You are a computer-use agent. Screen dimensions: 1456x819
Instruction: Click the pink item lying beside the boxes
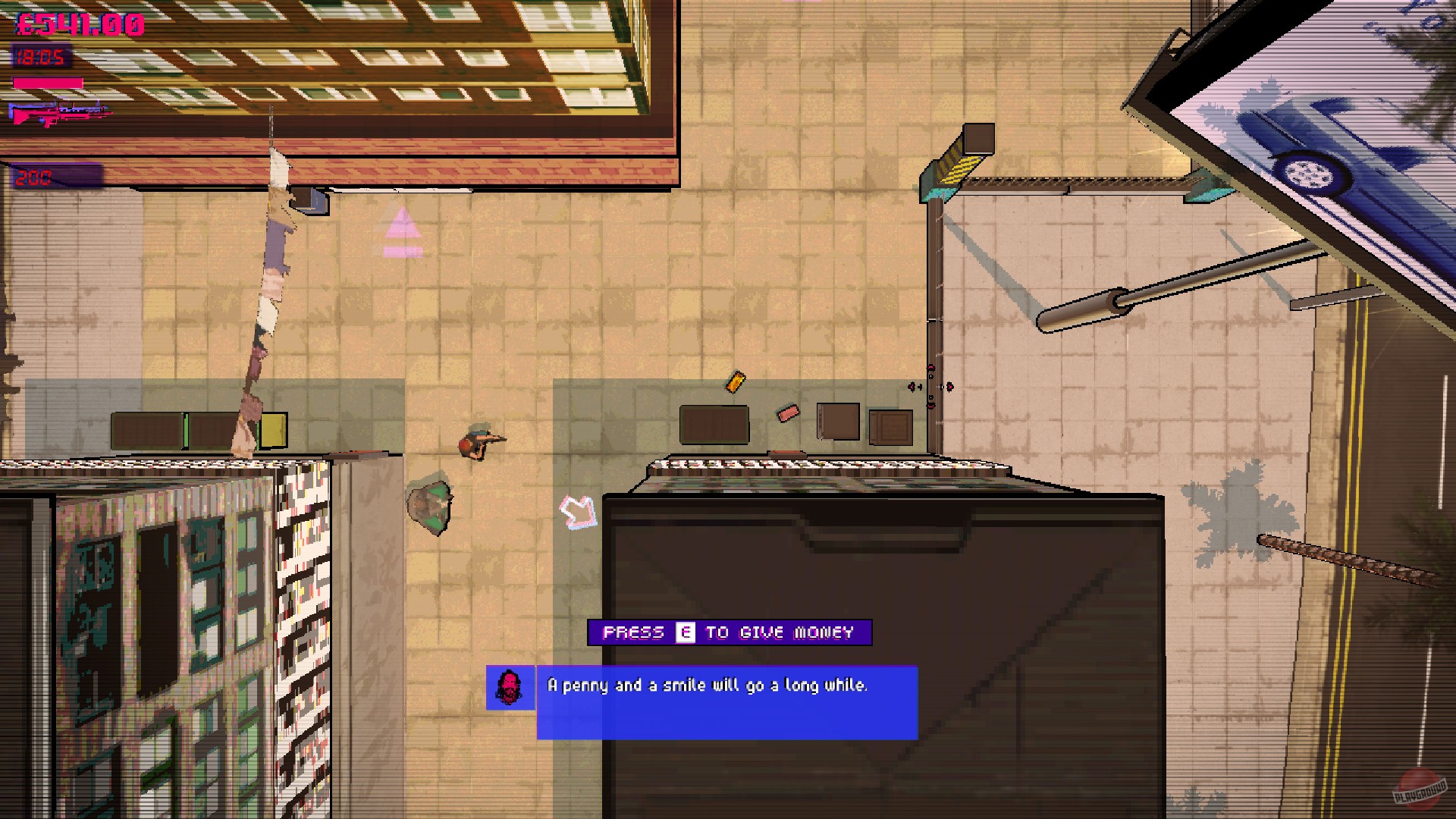[x=786, y=413]
